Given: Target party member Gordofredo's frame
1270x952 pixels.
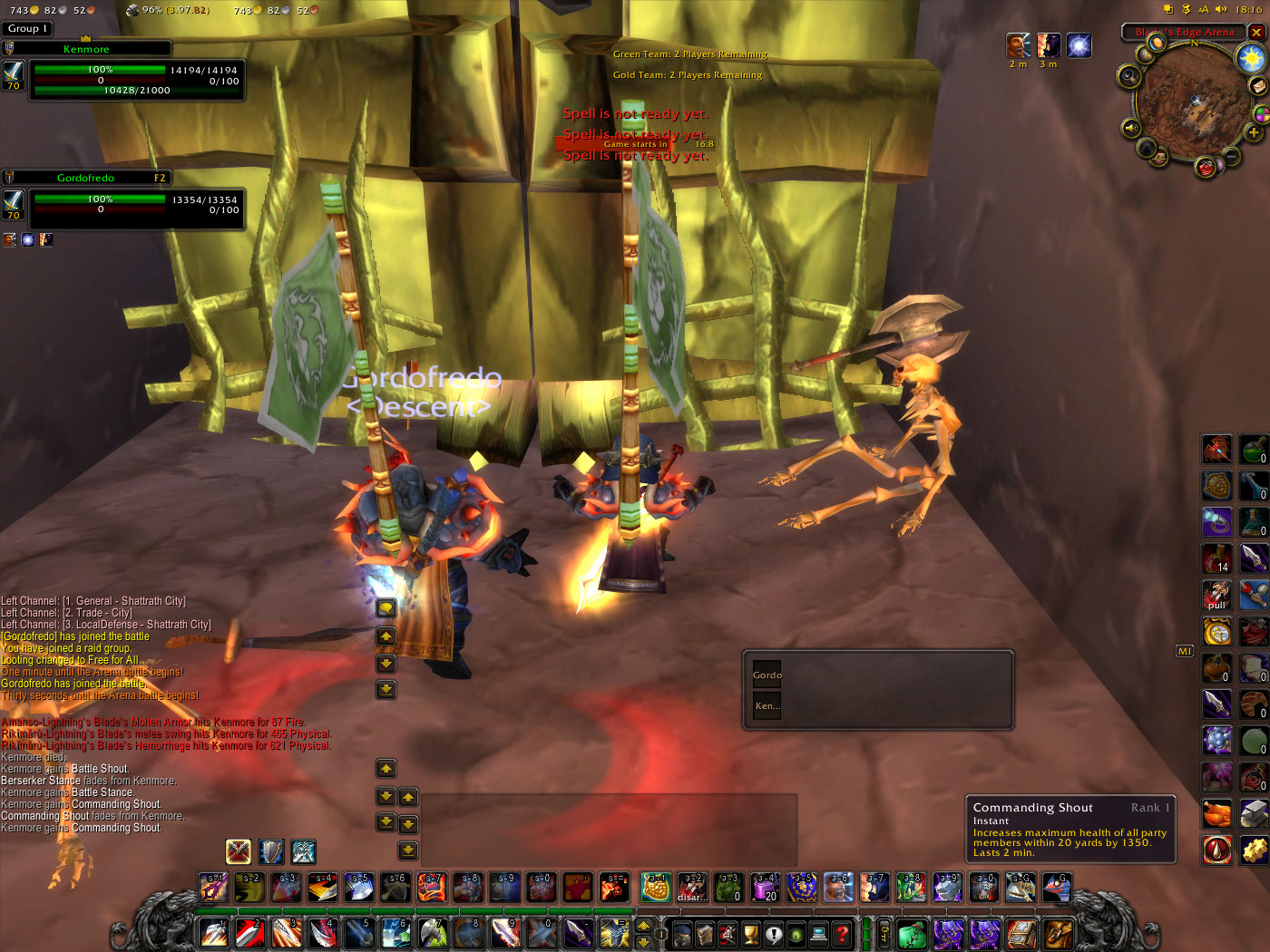Looking at the screenshot, I should [x=136, y=204].
